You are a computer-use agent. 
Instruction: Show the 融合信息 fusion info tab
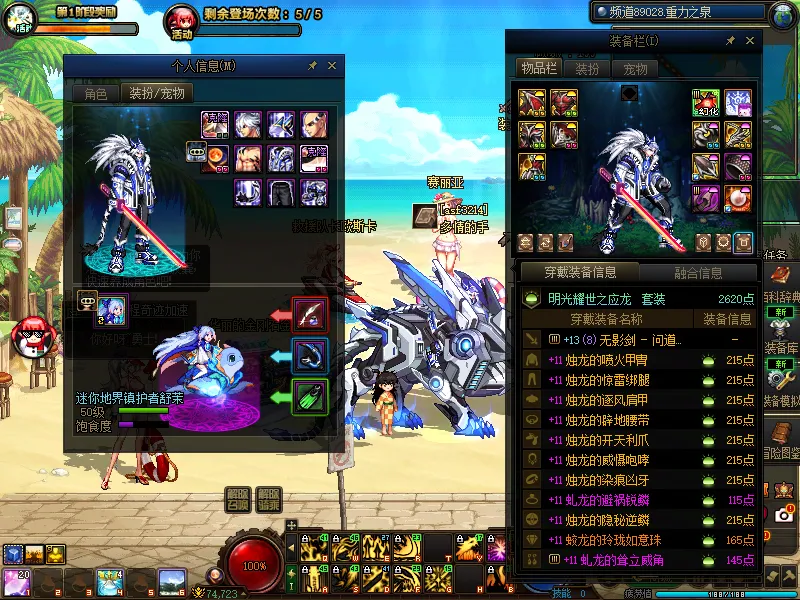point(699,273)
